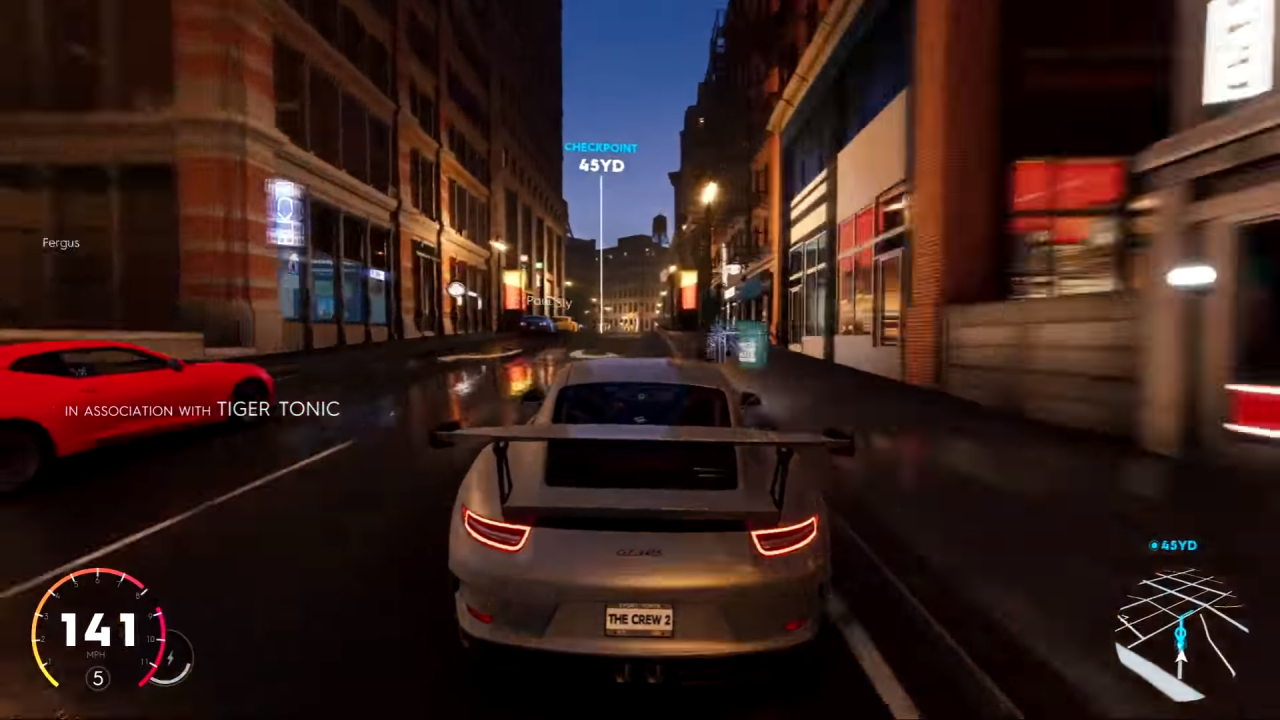1280x720 pixels.
Task: Expand the speed readout showing 141
Action: pyautogui.click(x=97, y=630)
